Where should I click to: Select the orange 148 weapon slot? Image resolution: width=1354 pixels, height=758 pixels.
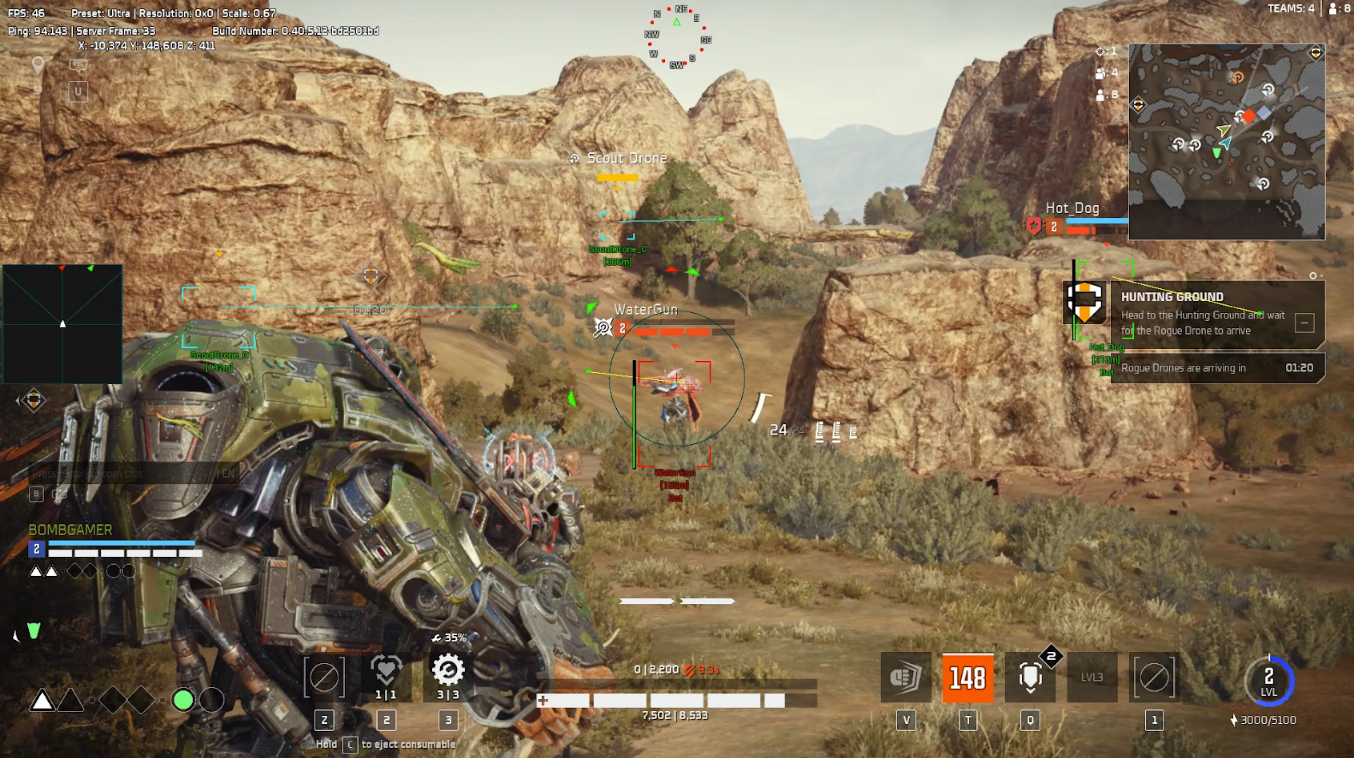(967, 678)
